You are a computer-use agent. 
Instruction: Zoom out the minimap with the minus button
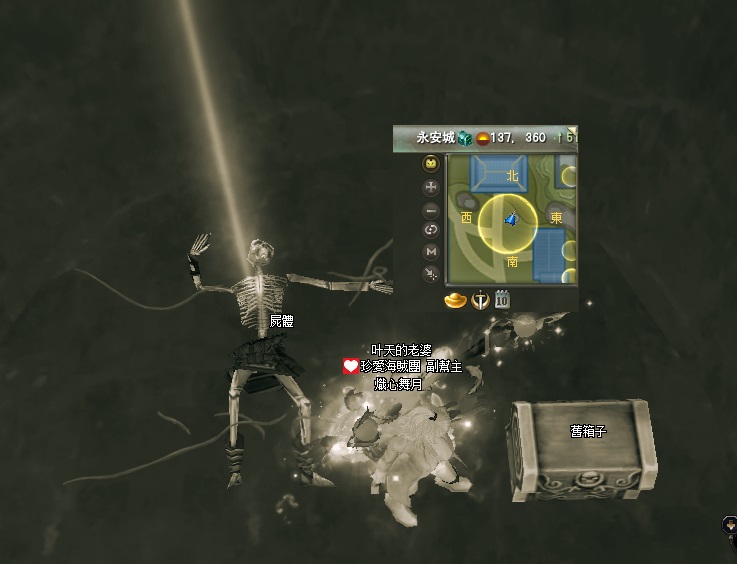(431, 209)
